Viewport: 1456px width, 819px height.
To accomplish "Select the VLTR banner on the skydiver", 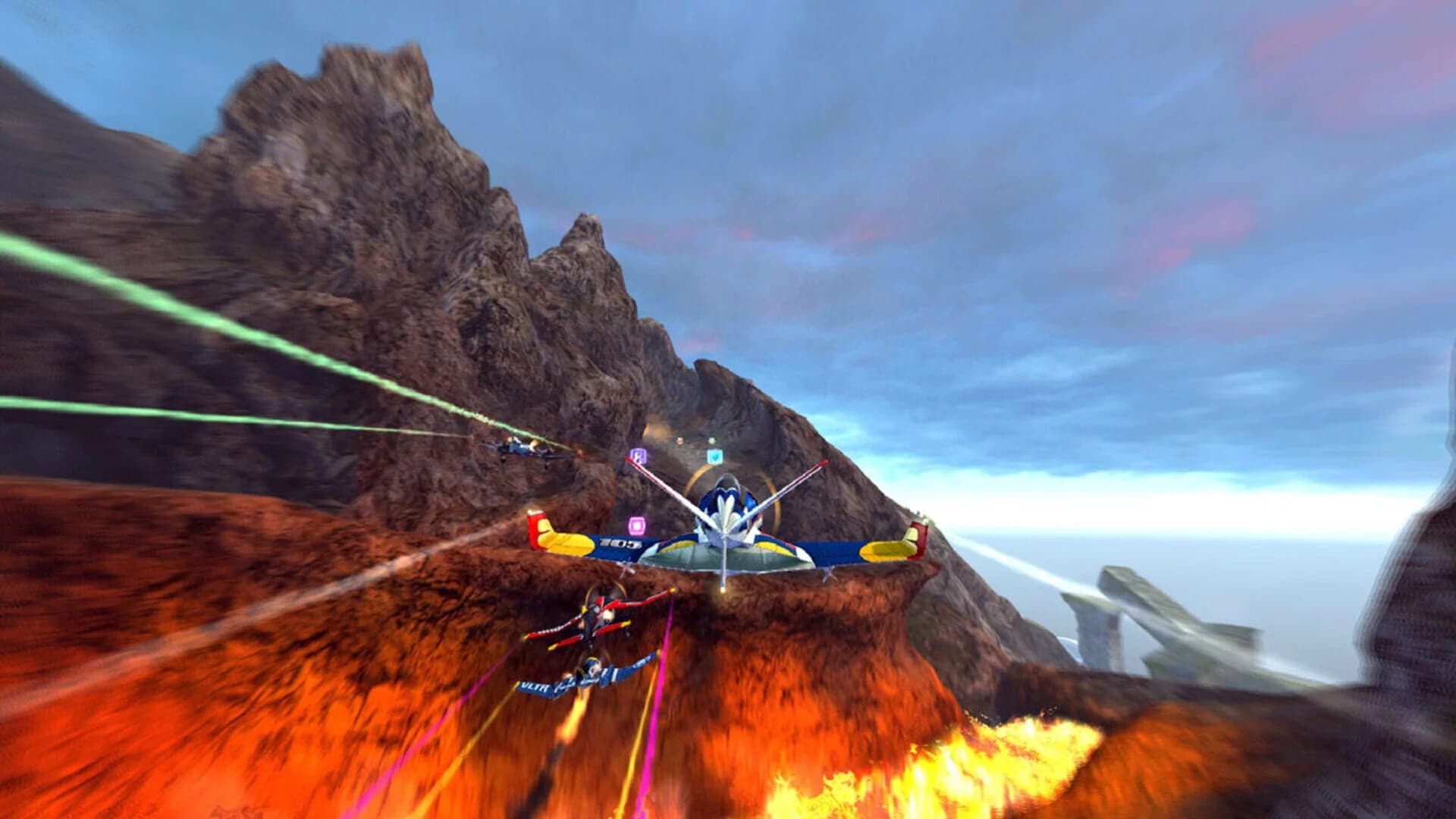I will pos(535,687).
